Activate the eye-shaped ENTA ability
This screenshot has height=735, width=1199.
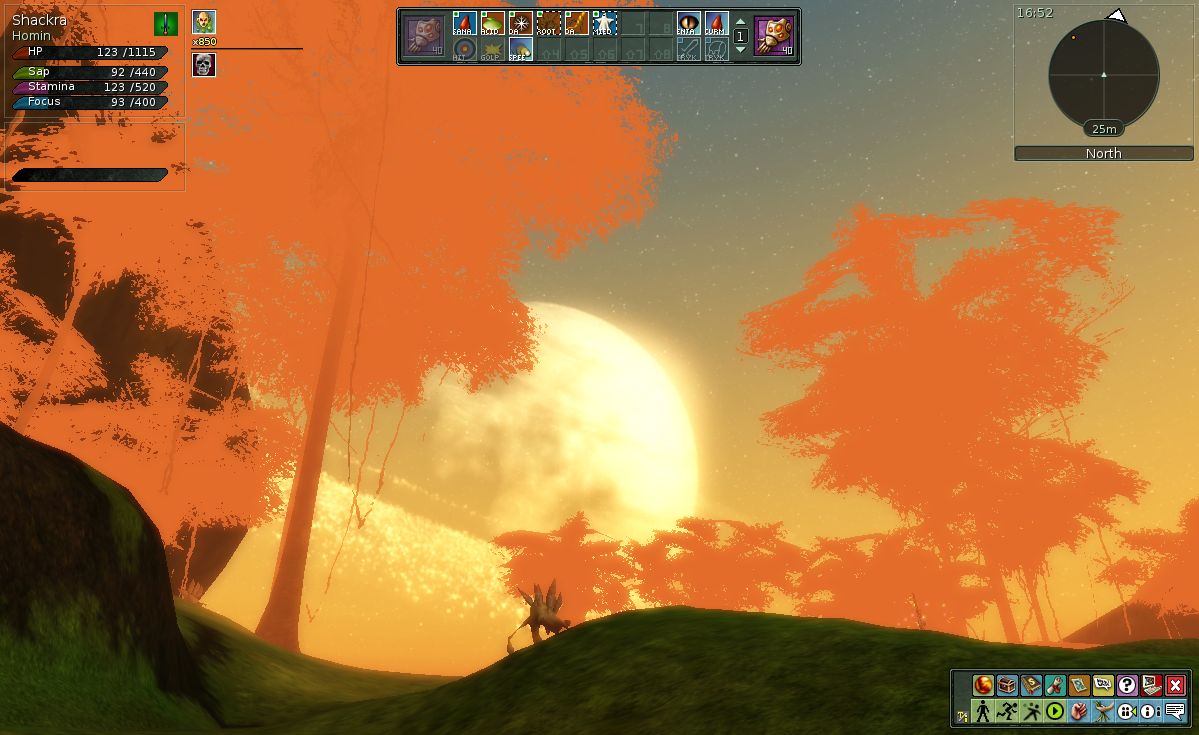[689, 23]
